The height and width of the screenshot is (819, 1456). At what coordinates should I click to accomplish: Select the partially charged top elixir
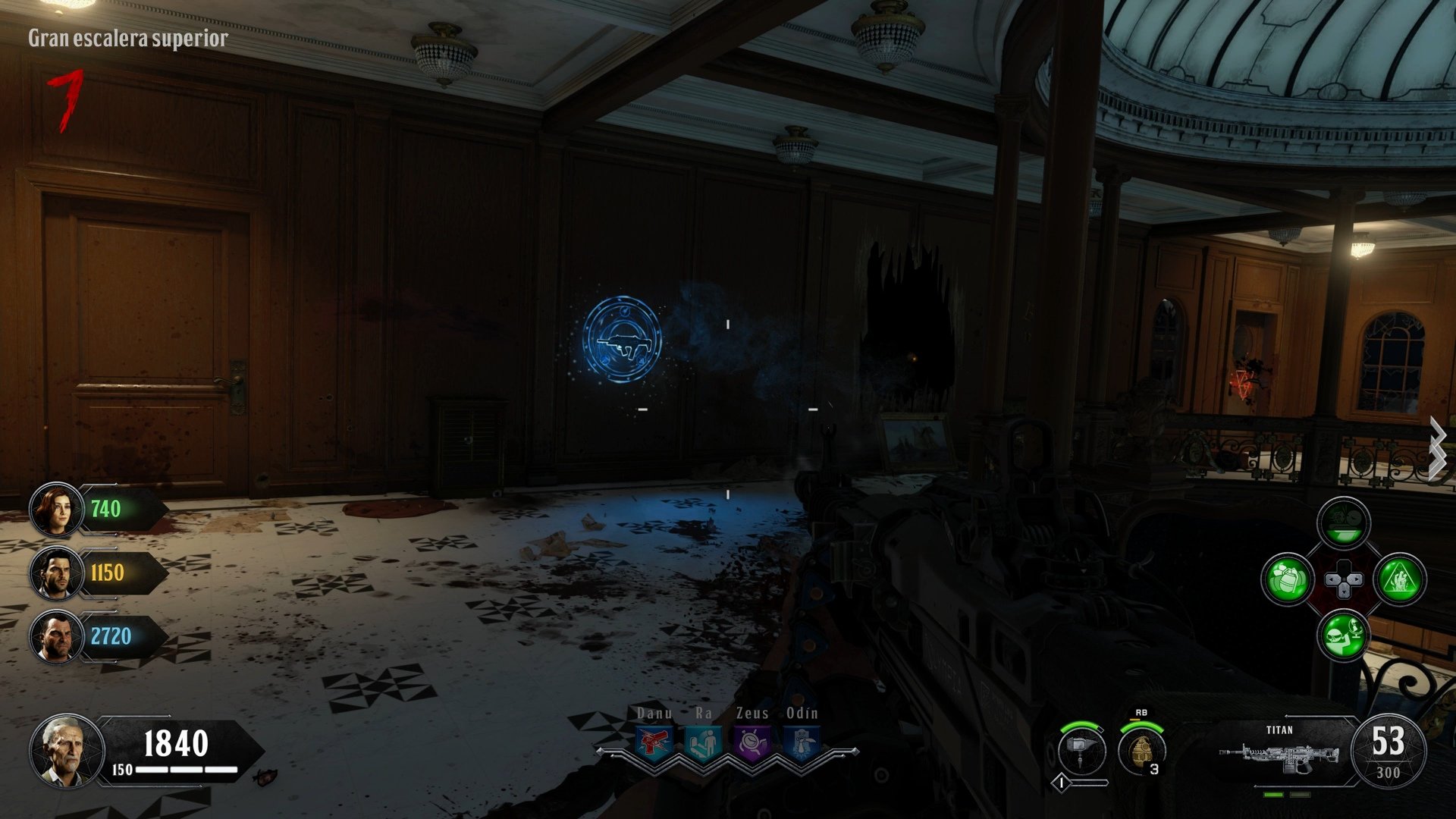pos(1344,523)
